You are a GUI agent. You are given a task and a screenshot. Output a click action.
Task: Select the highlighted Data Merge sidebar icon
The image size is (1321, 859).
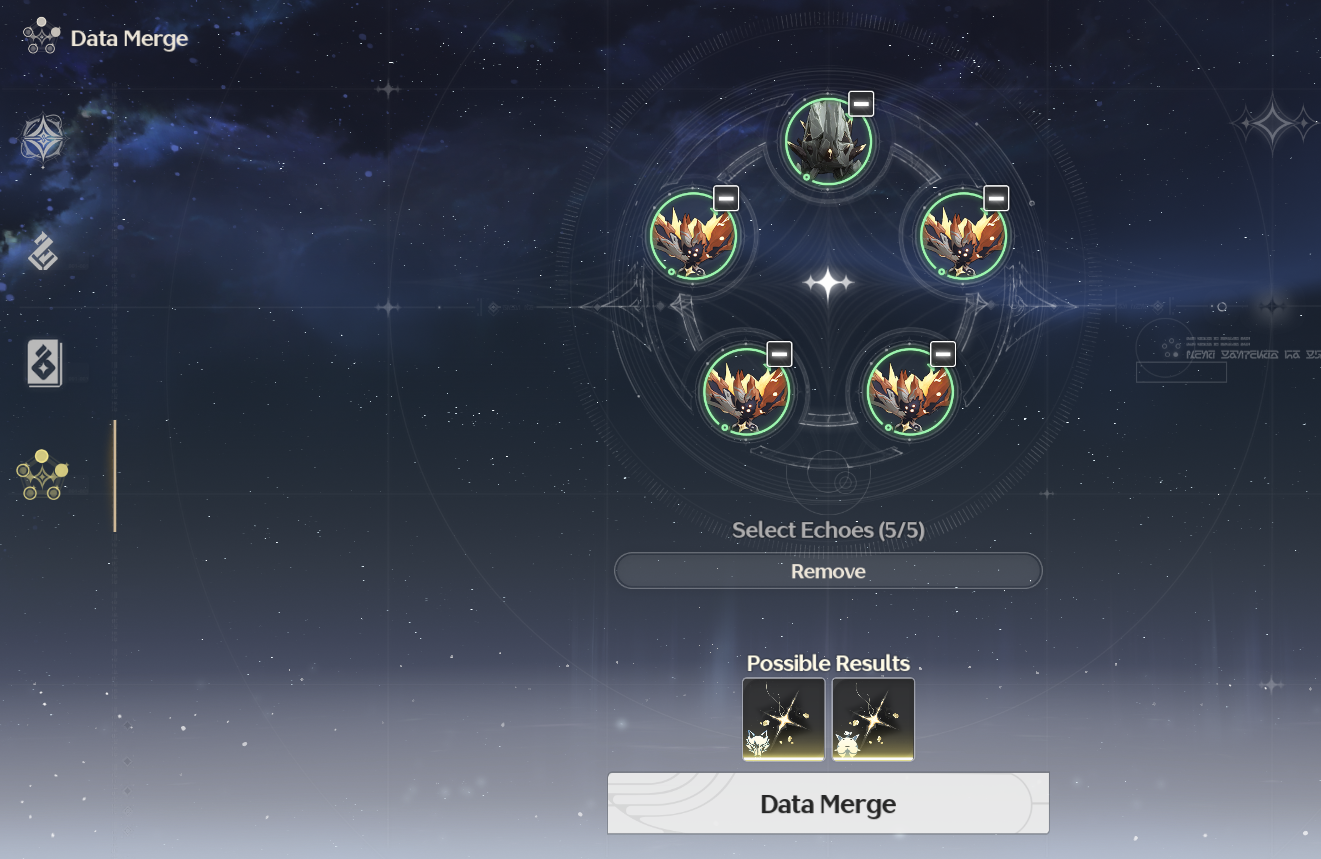tap(42, 476)
